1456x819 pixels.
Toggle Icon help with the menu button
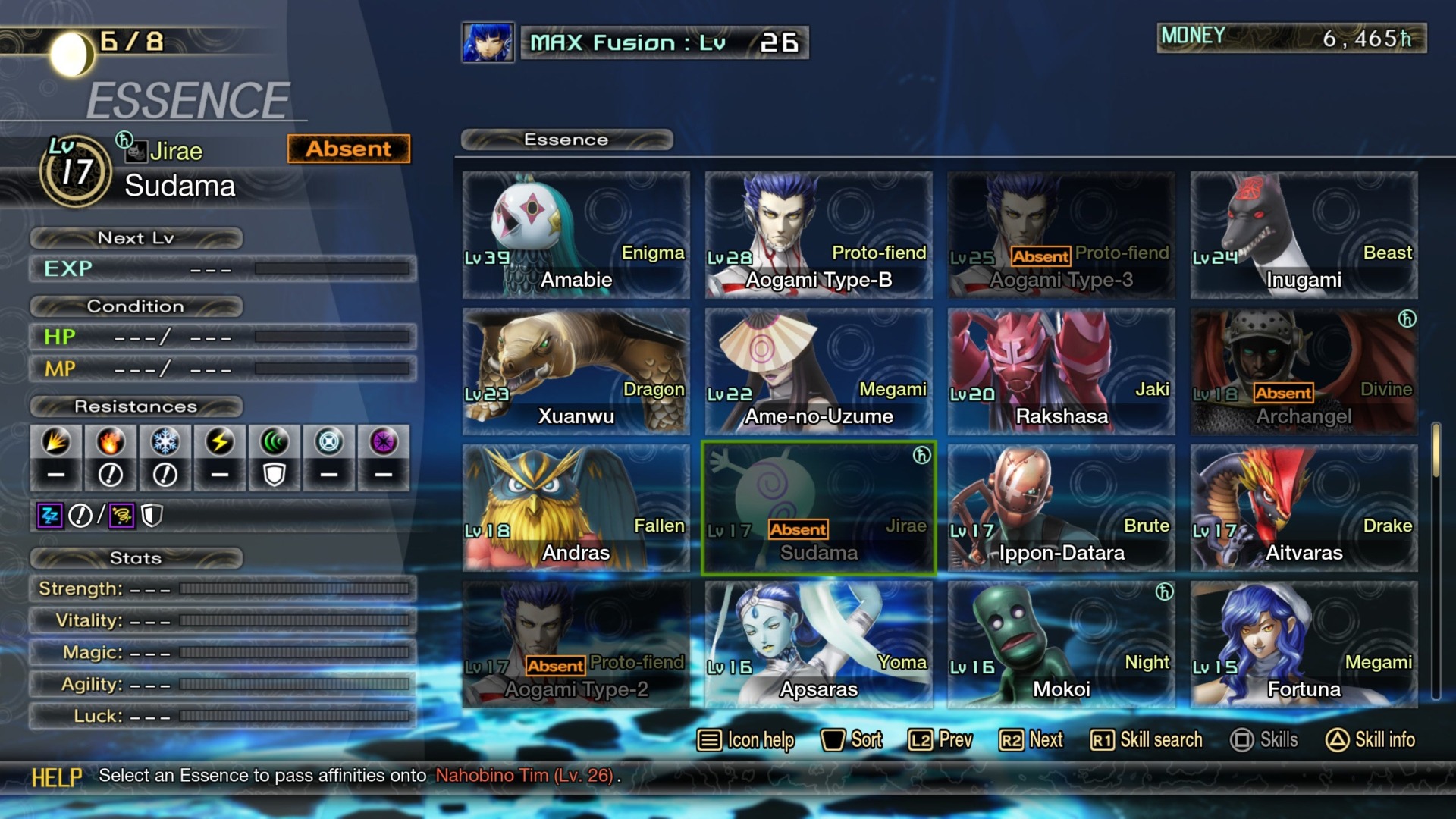pyautogui.click(x=745, y=740)
